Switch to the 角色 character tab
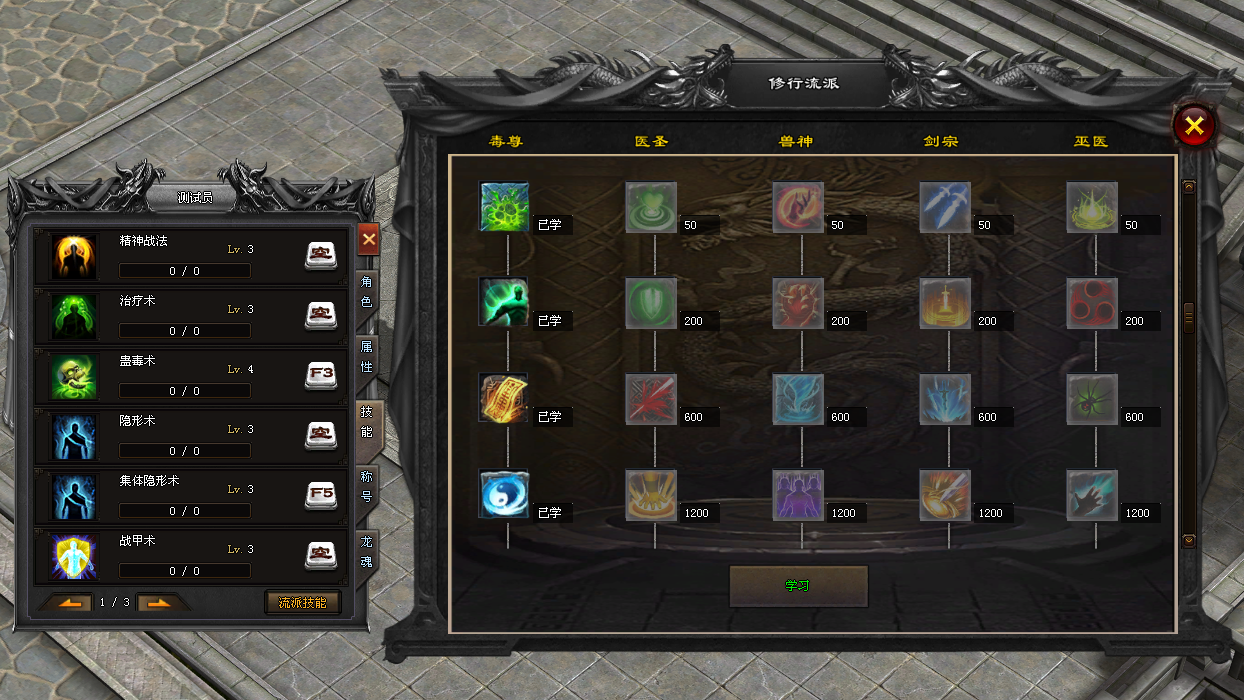The image size is (1244, 700). pos(366,292)
